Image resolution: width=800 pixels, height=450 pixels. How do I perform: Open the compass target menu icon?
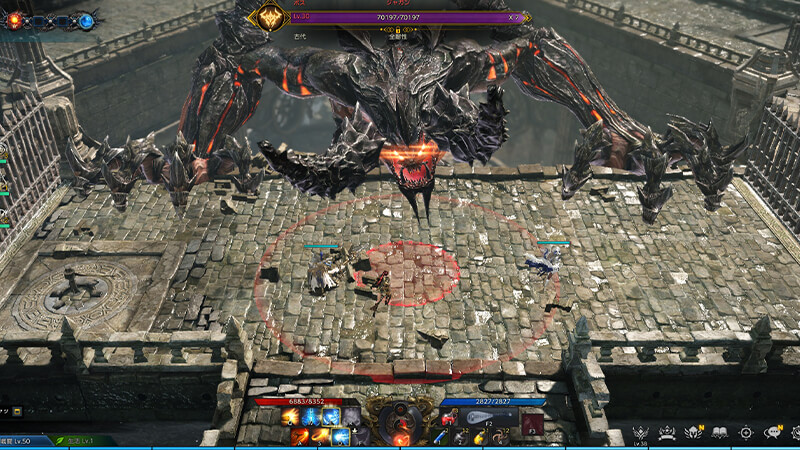click(x=745, y=432)
